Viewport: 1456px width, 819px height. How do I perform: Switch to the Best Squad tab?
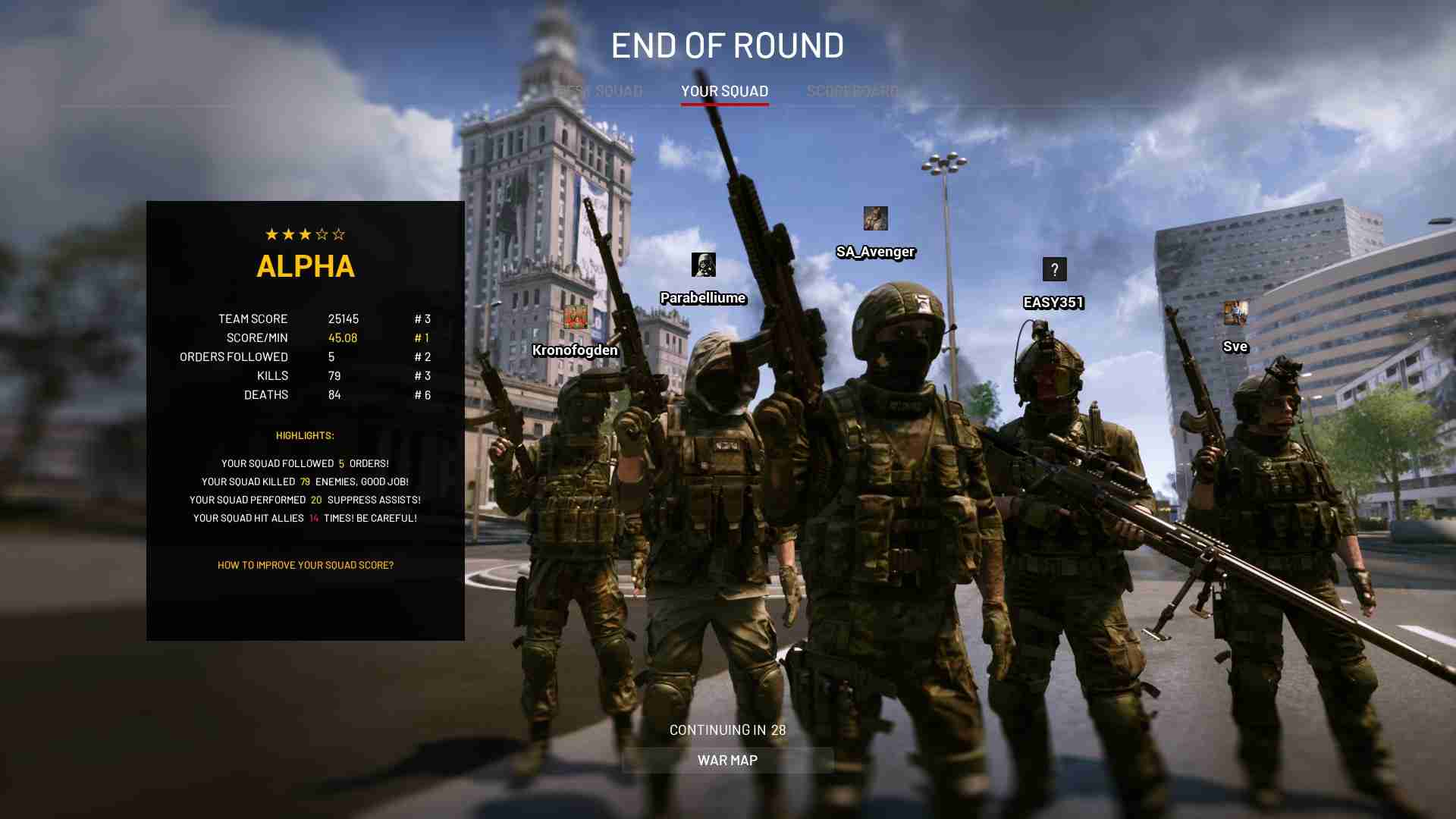point(600,92)
